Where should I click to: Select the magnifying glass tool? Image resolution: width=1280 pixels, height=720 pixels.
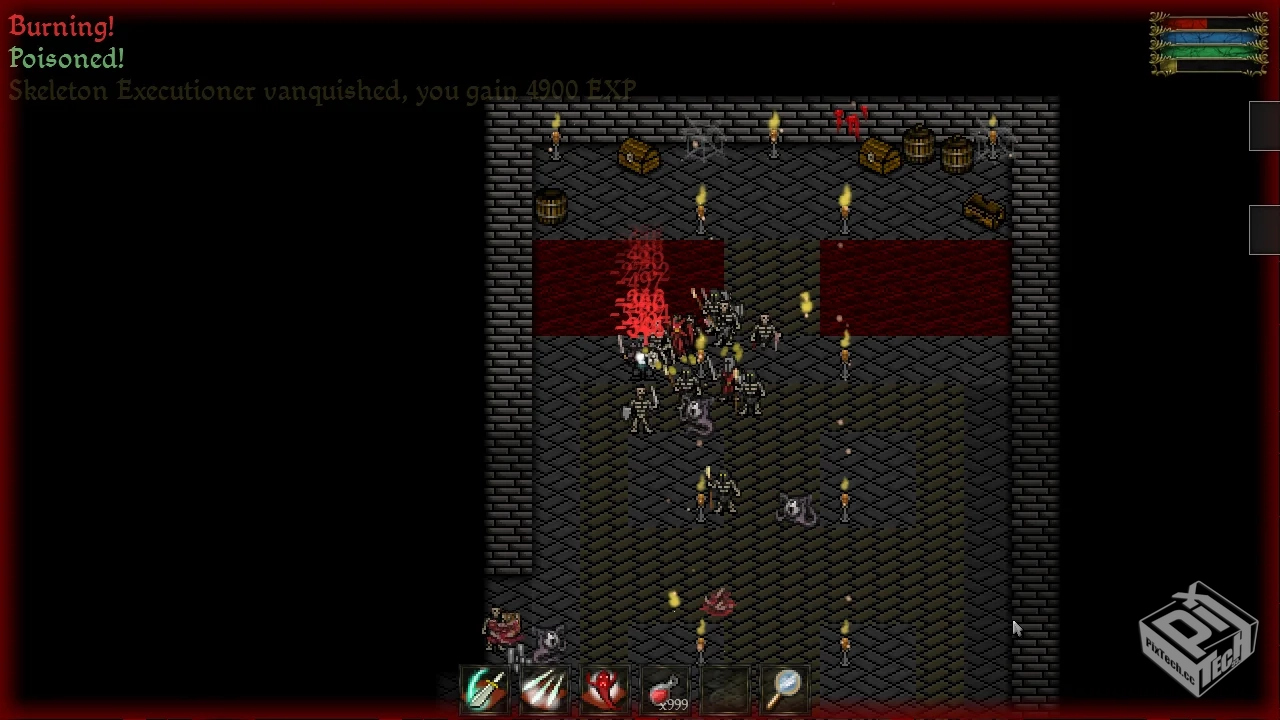coord(786,687)
